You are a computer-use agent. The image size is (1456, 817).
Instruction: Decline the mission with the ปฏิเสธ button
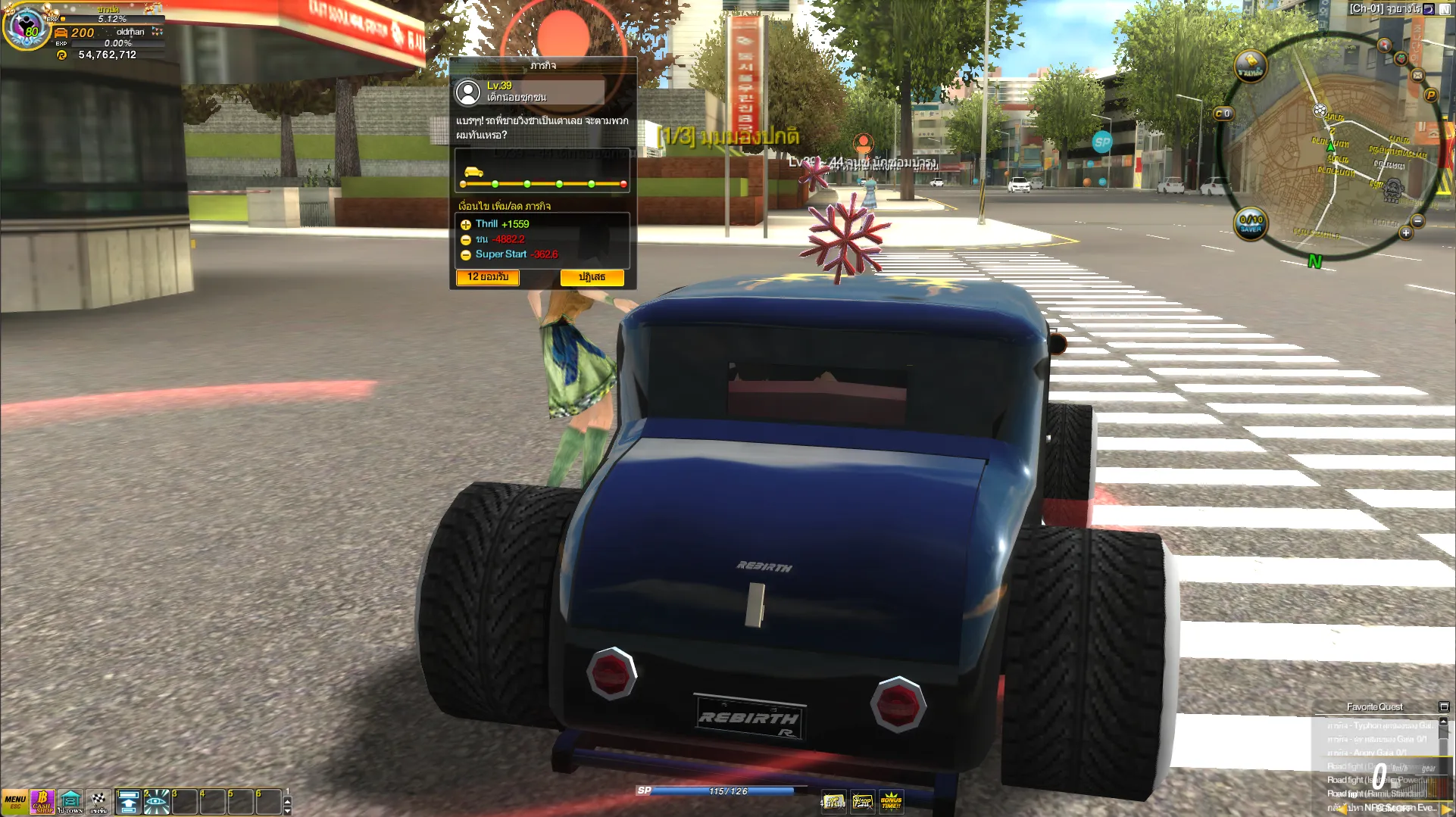pos(592,277)
